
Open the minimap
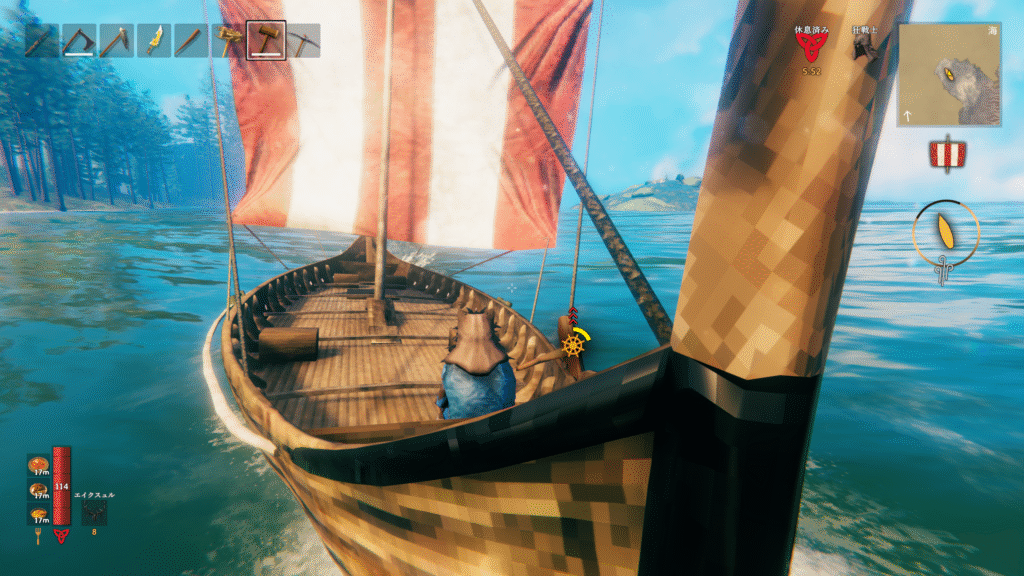pyautogui.click(x=947, y=74)
